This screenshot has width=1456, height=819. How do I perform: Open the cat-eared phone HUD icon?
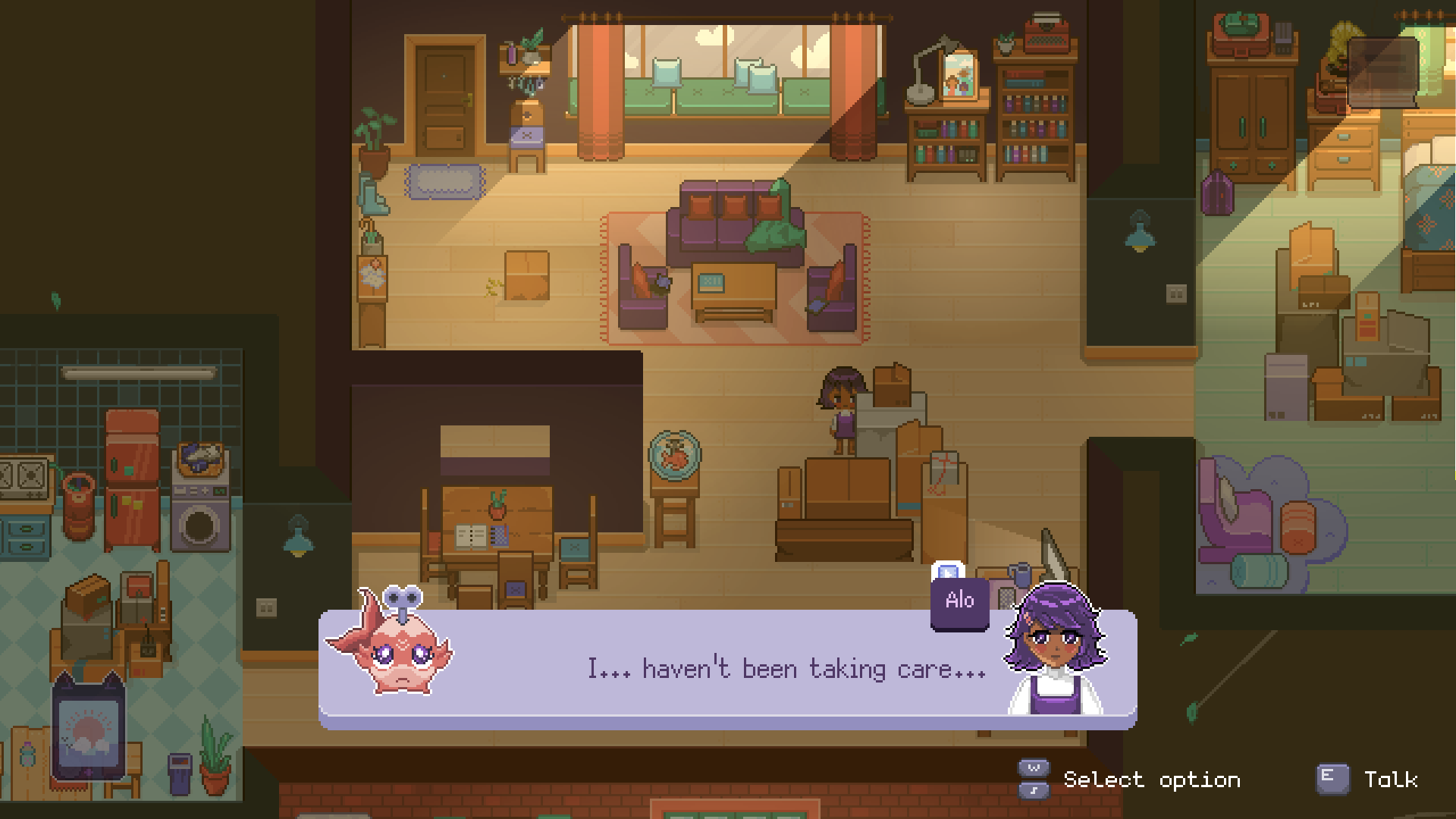pos(88,730)
